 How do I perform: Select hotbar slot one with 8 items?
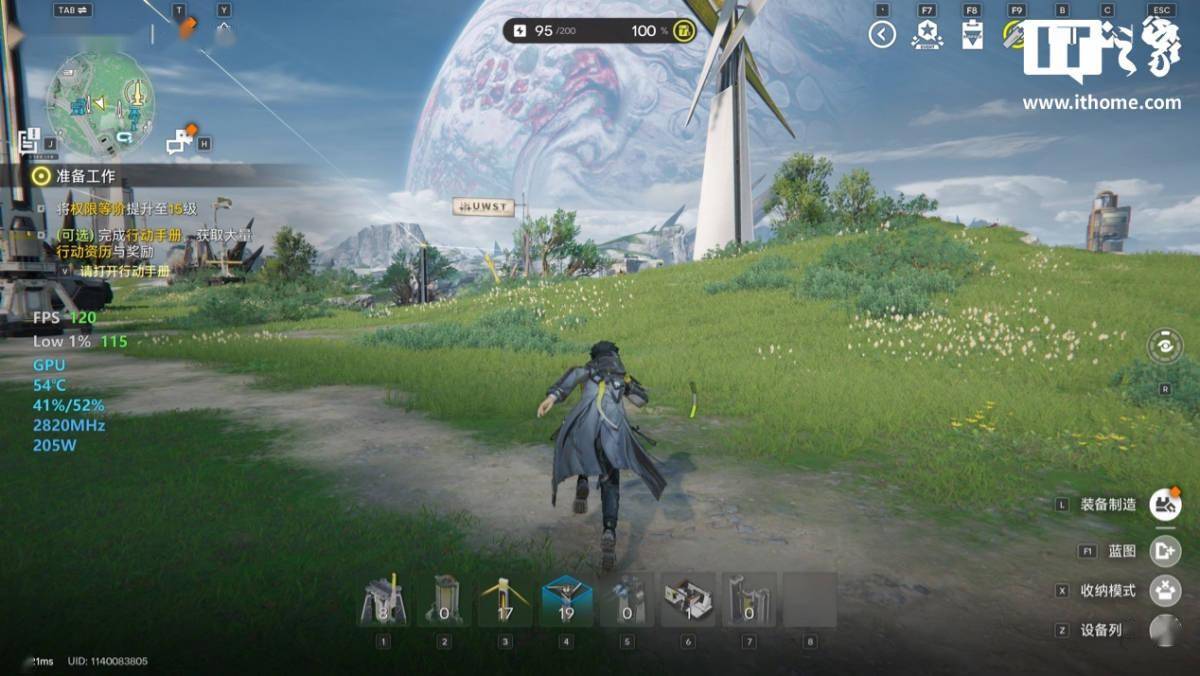point(383,600)
